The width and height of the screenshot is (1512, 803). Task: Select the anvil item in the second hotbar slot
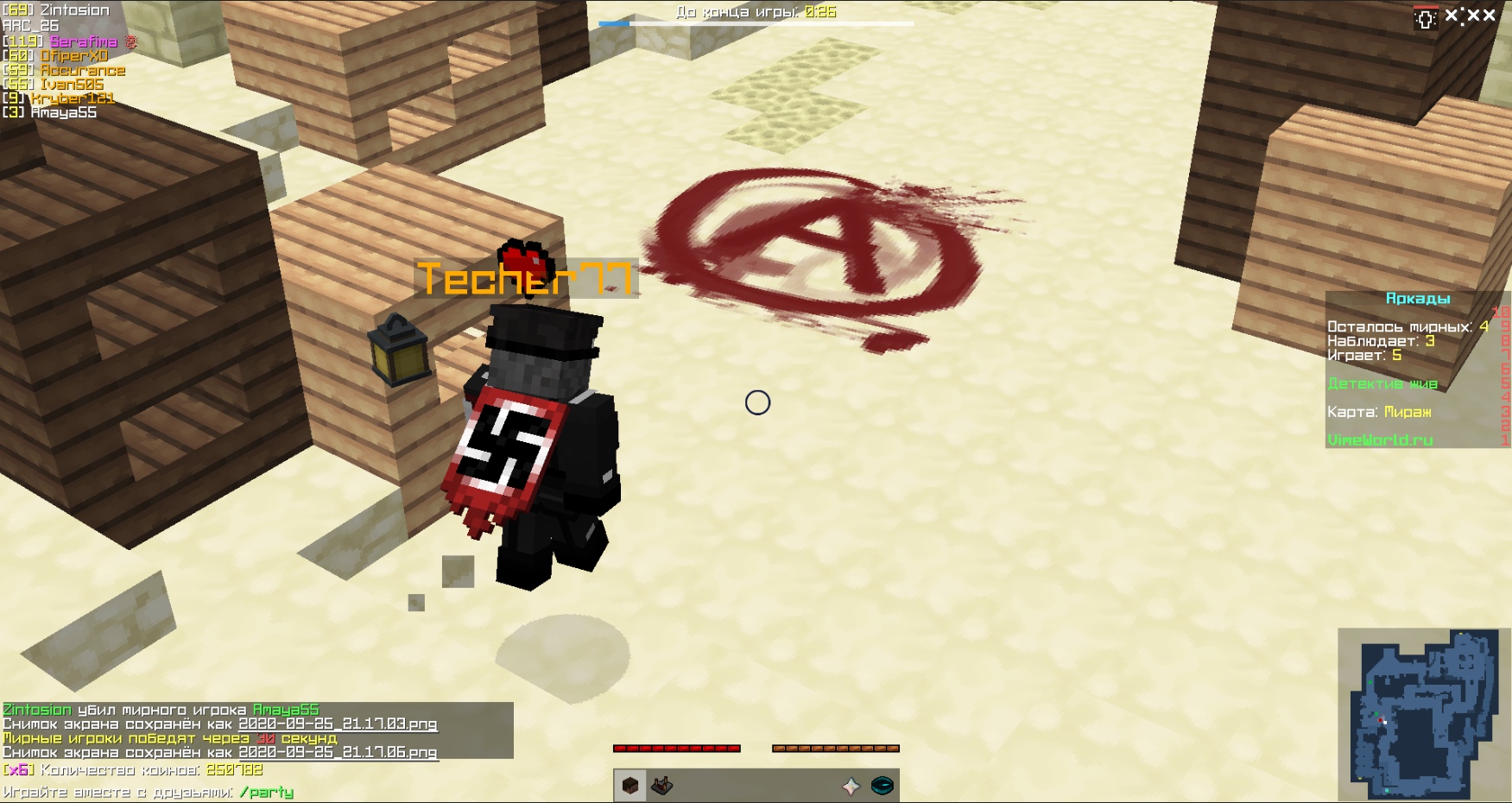pyautogui.click(x=660, y=785)
